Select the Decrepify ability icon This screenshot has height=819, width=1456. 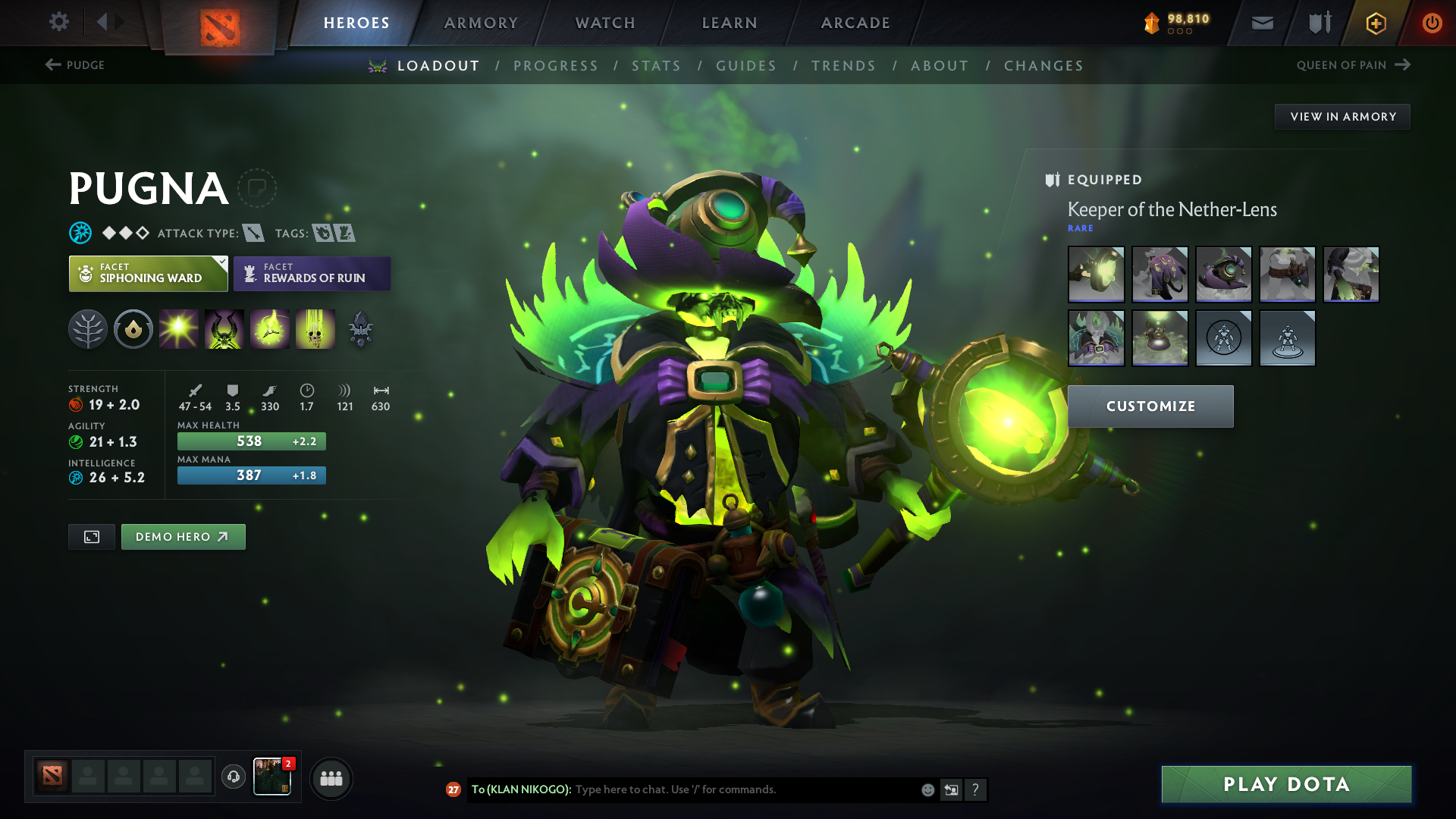[x=224, y=328]
